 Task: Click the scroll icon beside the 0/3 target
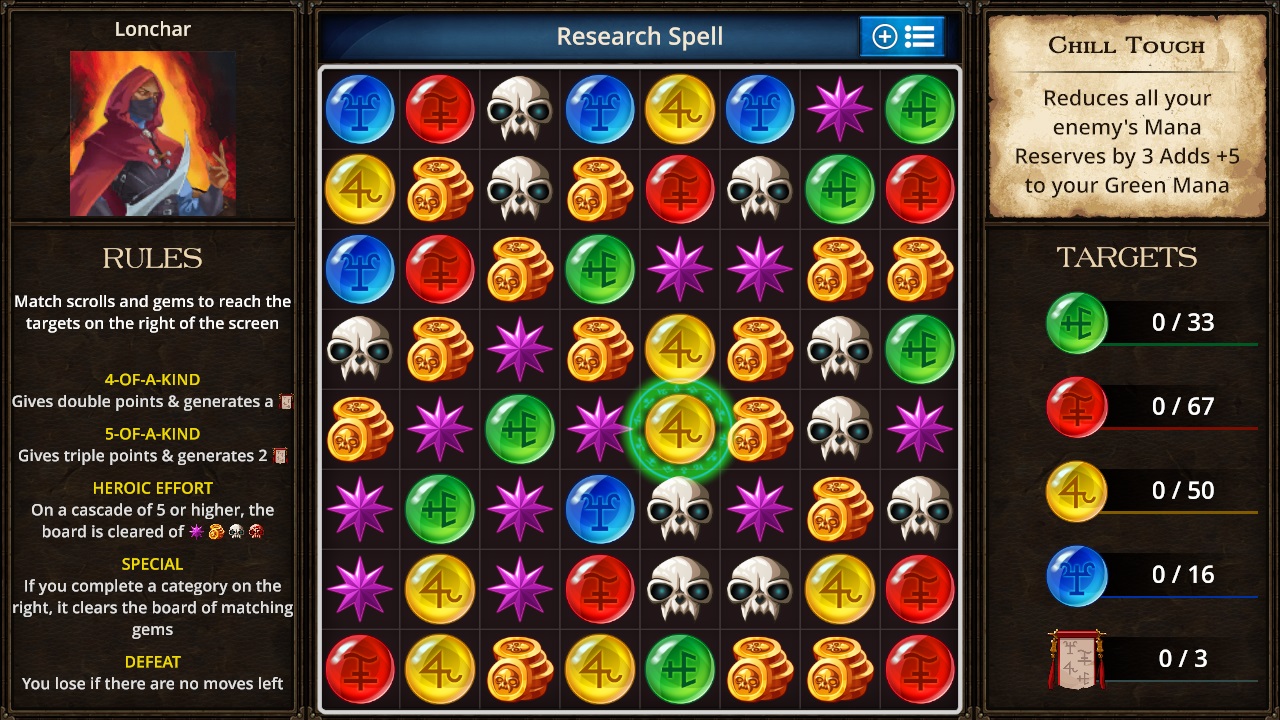point(1076,658)
